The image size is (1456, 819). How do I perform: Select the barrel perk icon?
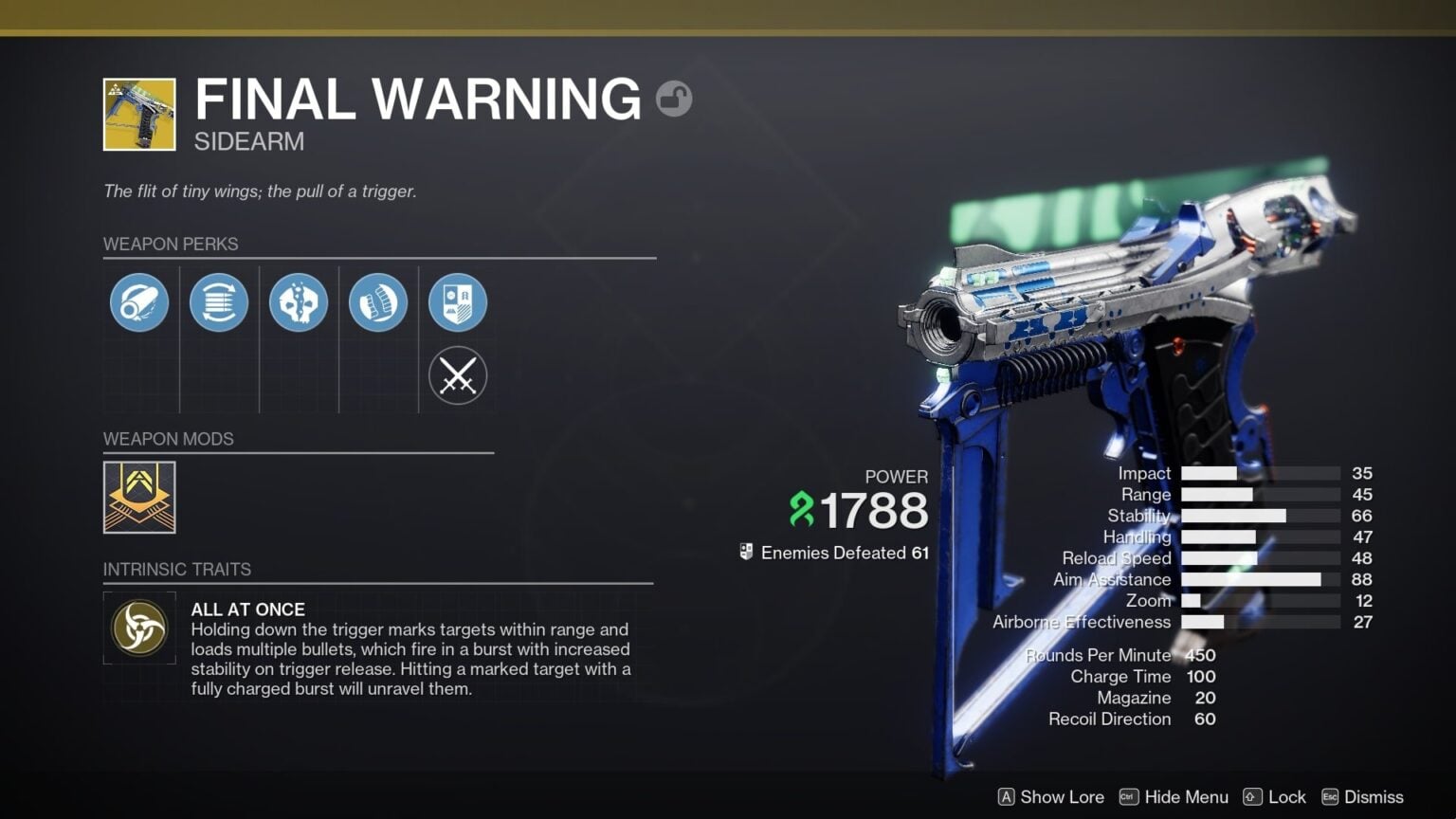[139, 301]
